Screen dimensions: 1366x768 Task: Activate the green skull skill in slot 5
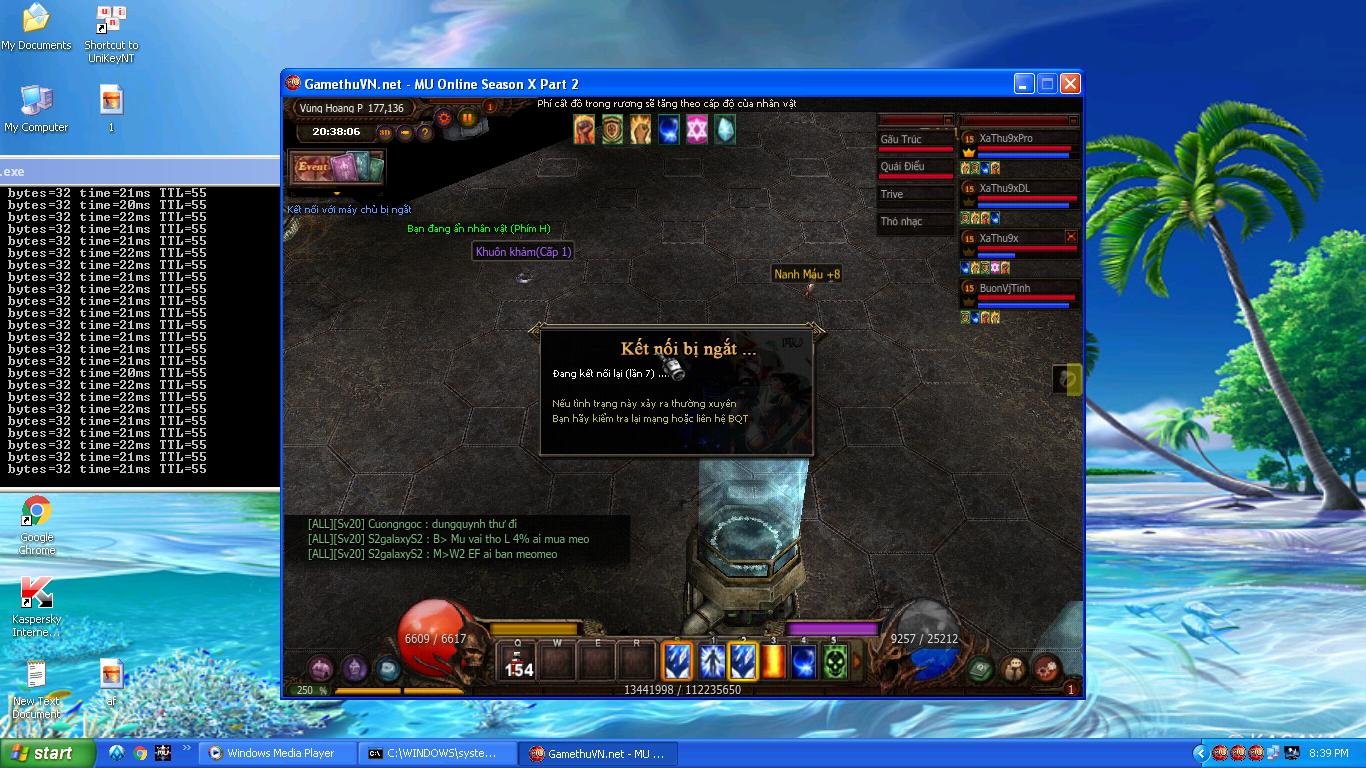pos(835,661)
